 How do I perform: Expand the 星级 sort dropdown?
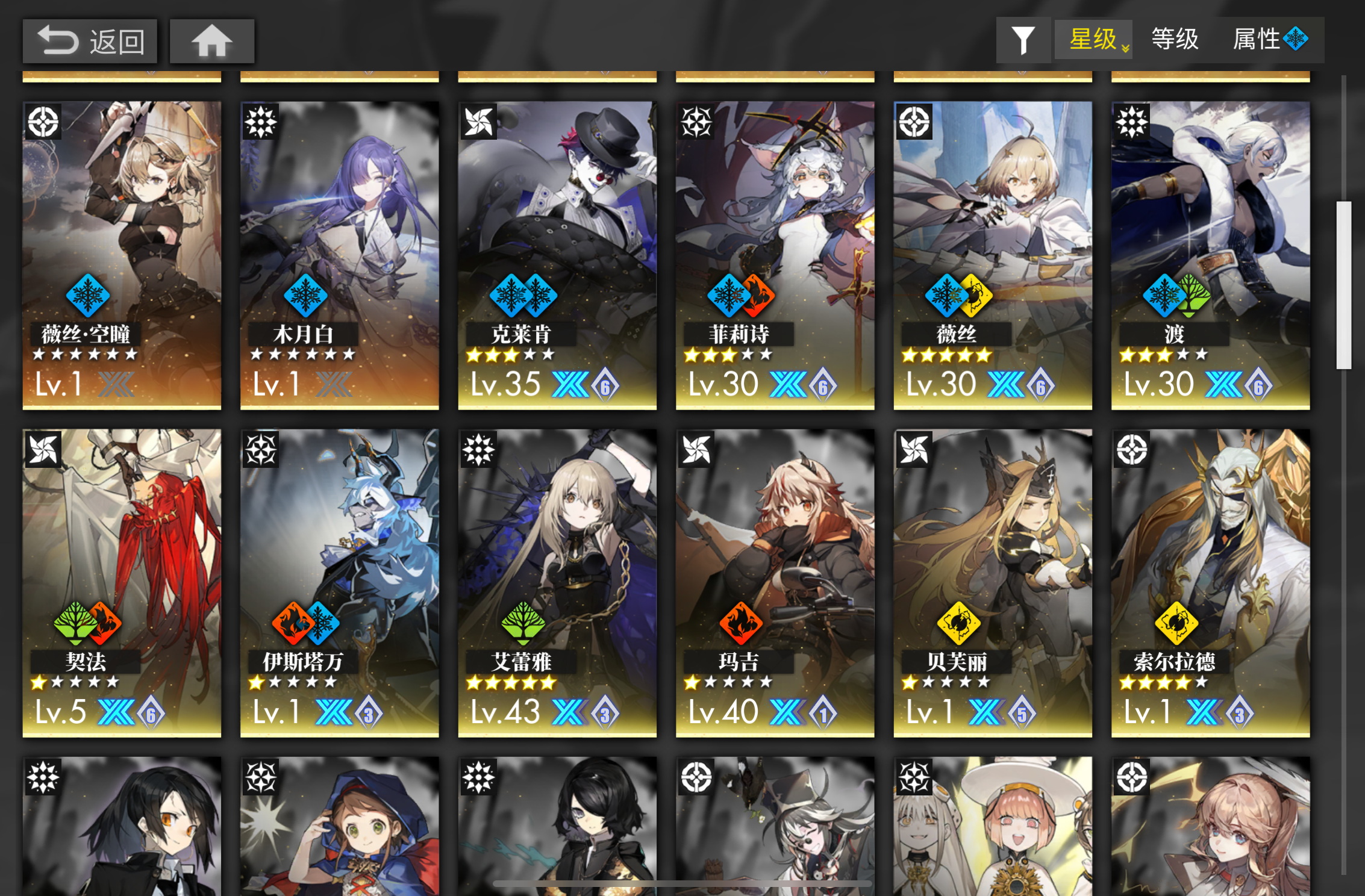[x=1093, y=40]
